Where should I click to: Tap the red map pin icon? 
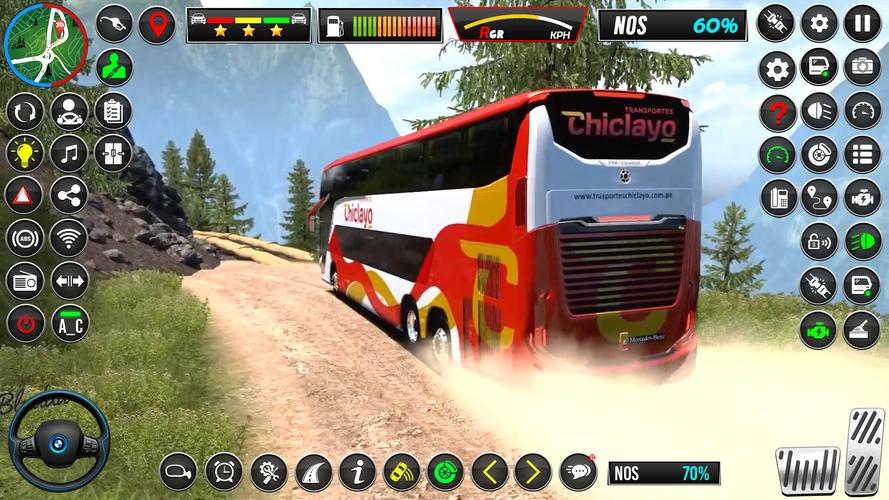click(x=156, y=25)
